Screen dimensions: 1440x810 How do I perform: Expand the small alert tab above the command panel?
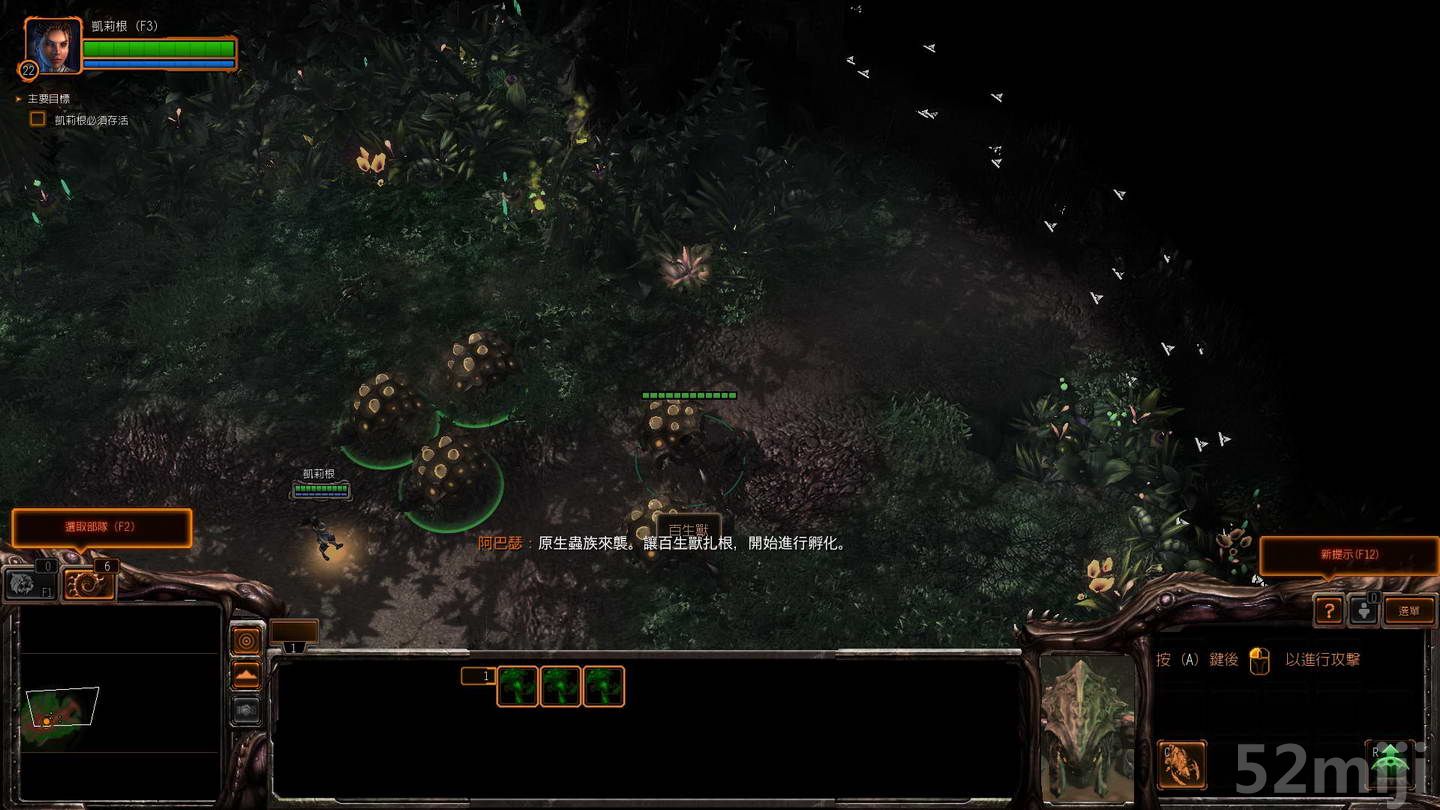click(x=293, y=630)
